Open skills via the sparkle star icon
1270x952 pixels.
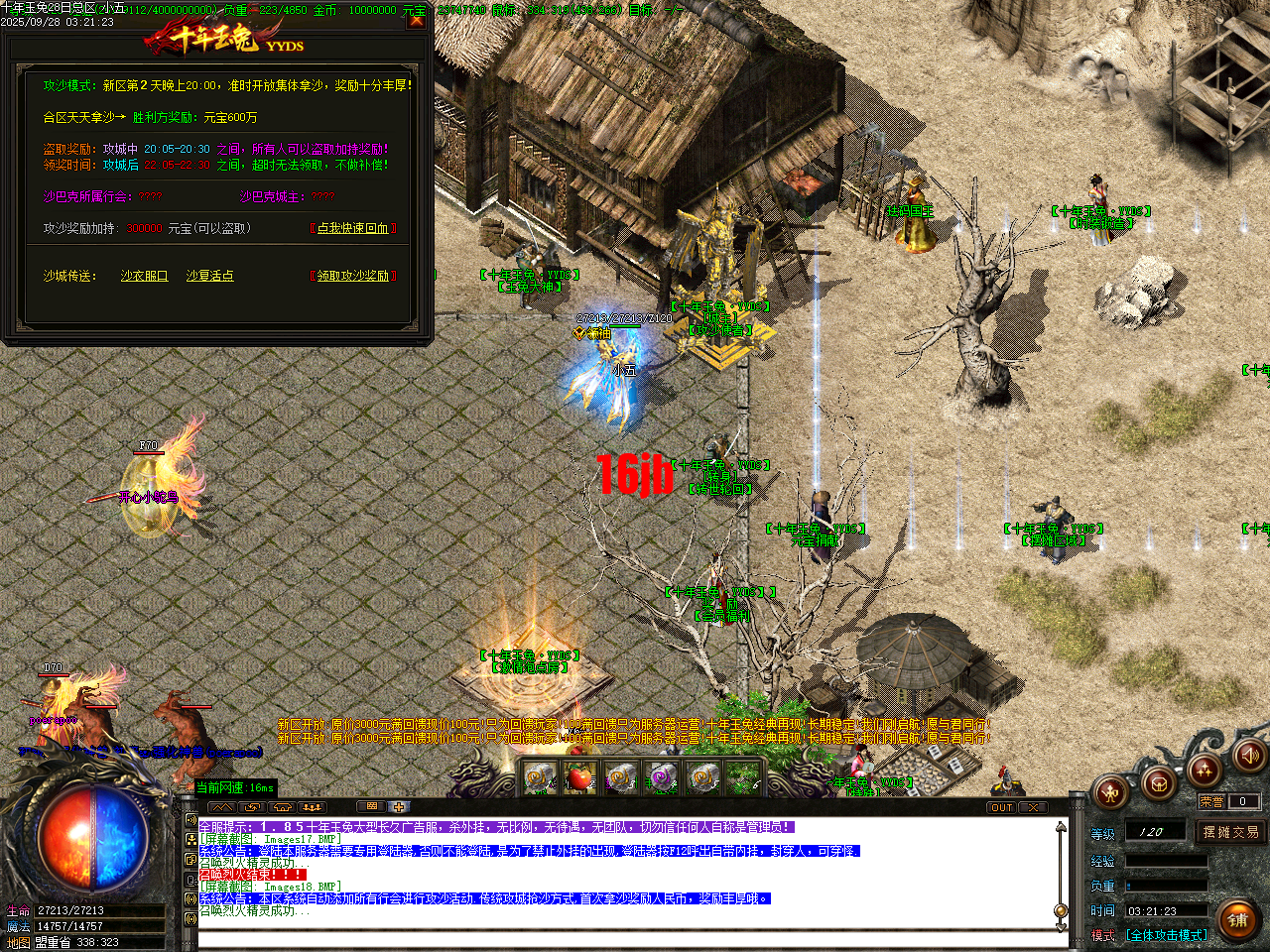pyautogui.click(x=1205, y=772)
